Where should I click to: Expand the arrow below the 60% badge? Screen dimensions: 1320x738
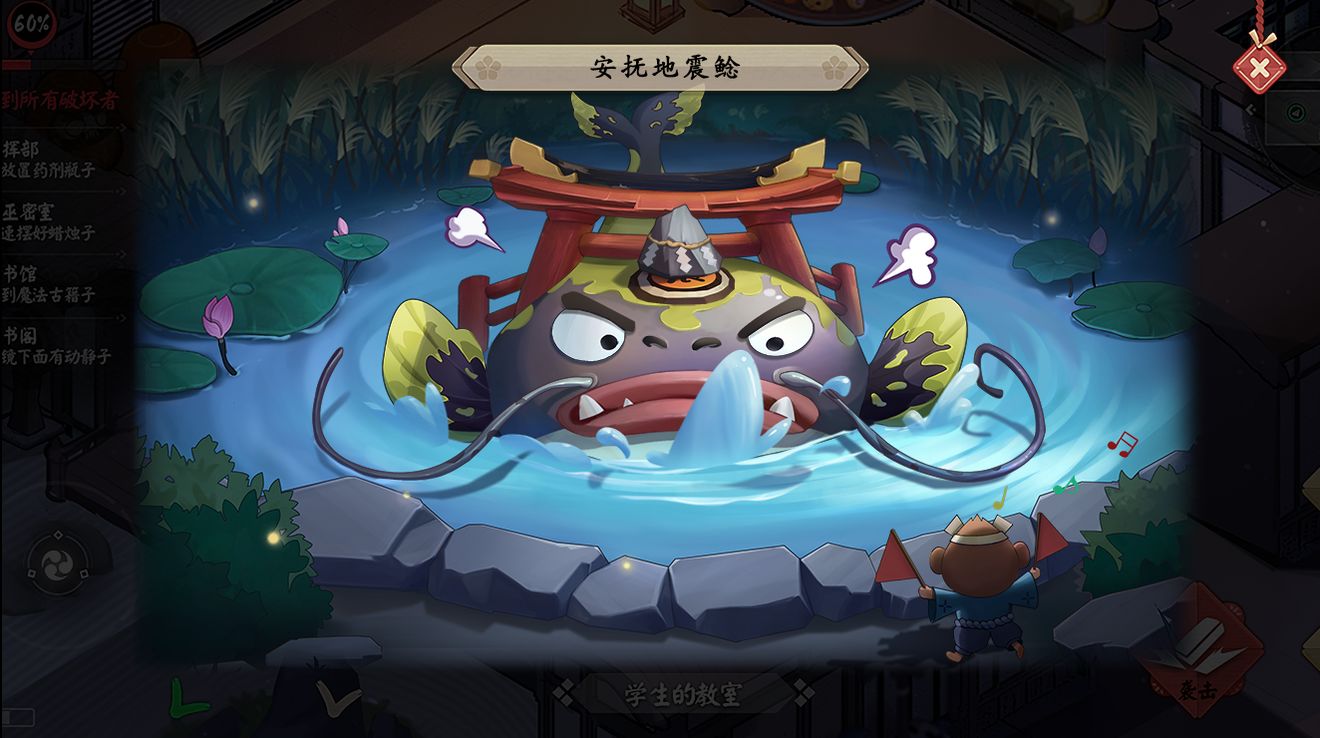33,53
